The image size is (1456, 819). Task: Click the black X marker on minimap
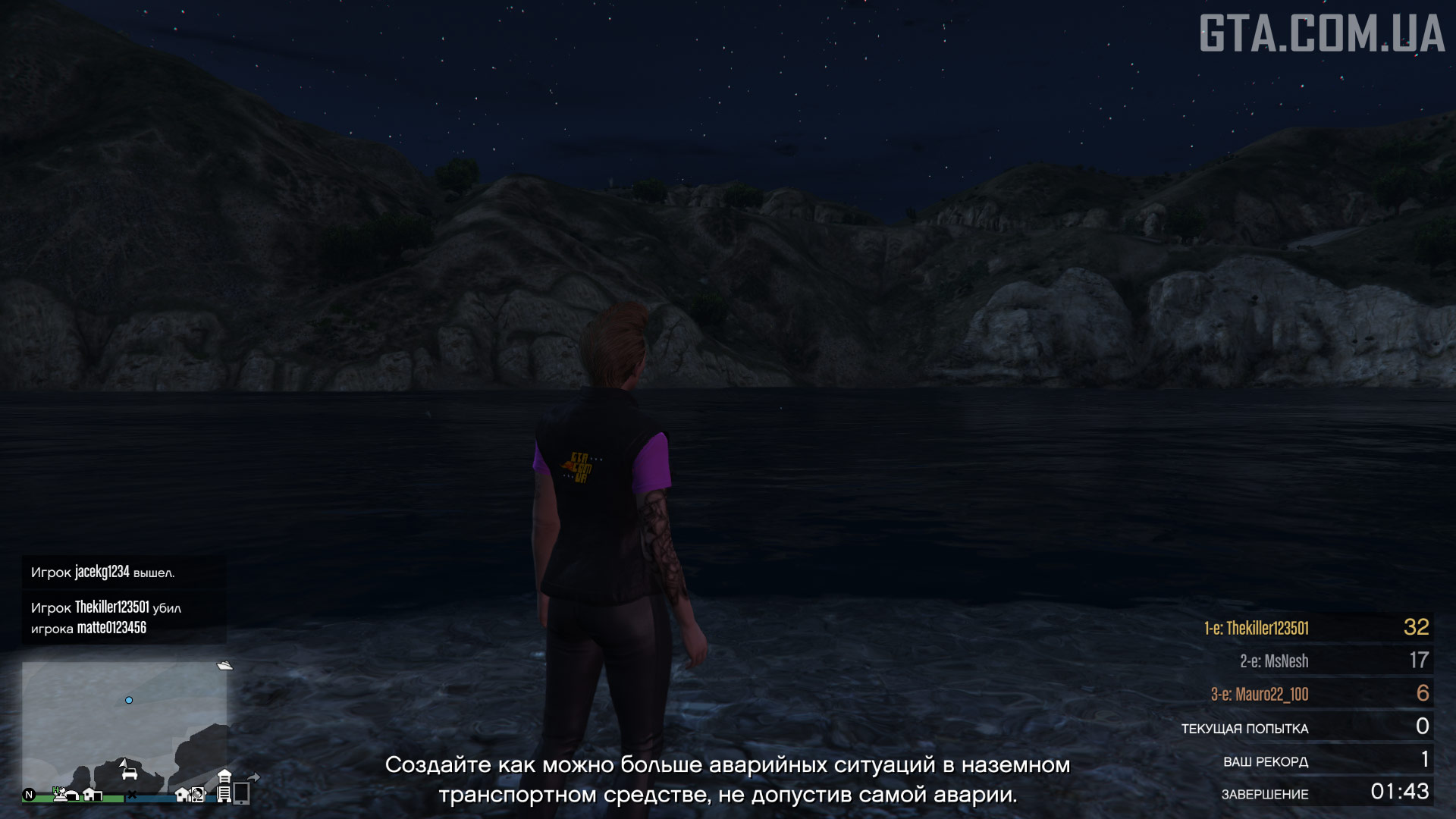[x=132, y=795]
